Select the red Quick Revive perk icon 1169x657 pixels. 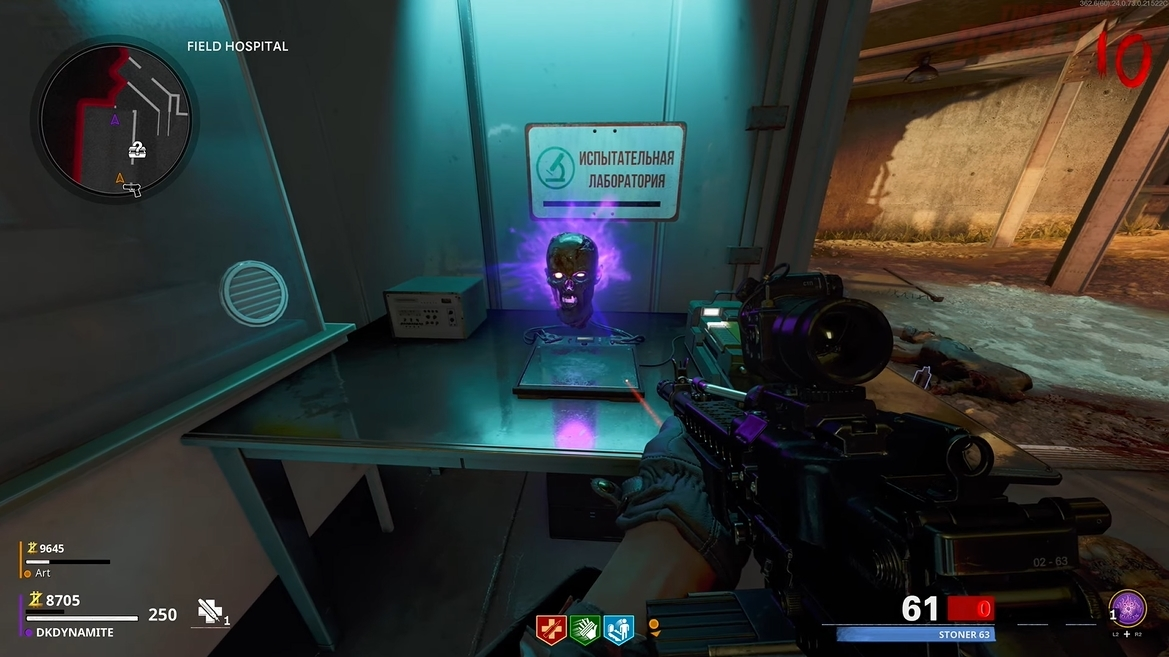[x=551, y=630]
